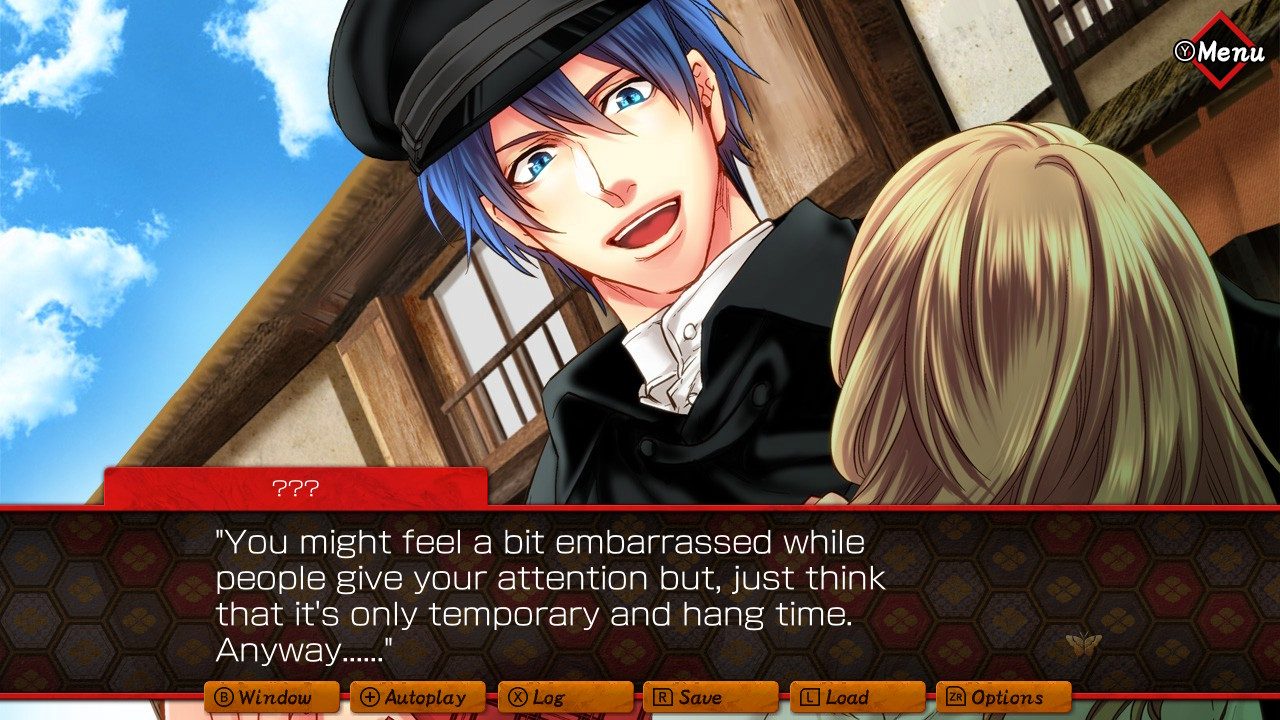The image size is (1280, 720).
Task: Enable Autoplay mode
Action: pyautogui.click(x=420, y=697)
